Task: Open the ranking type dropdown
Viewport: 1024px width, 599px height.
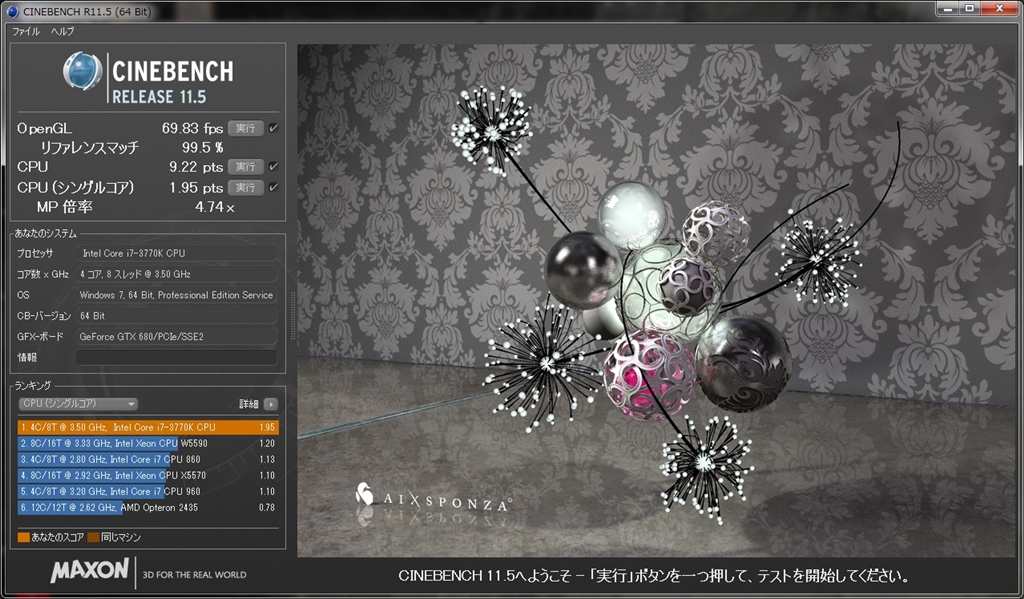Action: pos(78,404)
